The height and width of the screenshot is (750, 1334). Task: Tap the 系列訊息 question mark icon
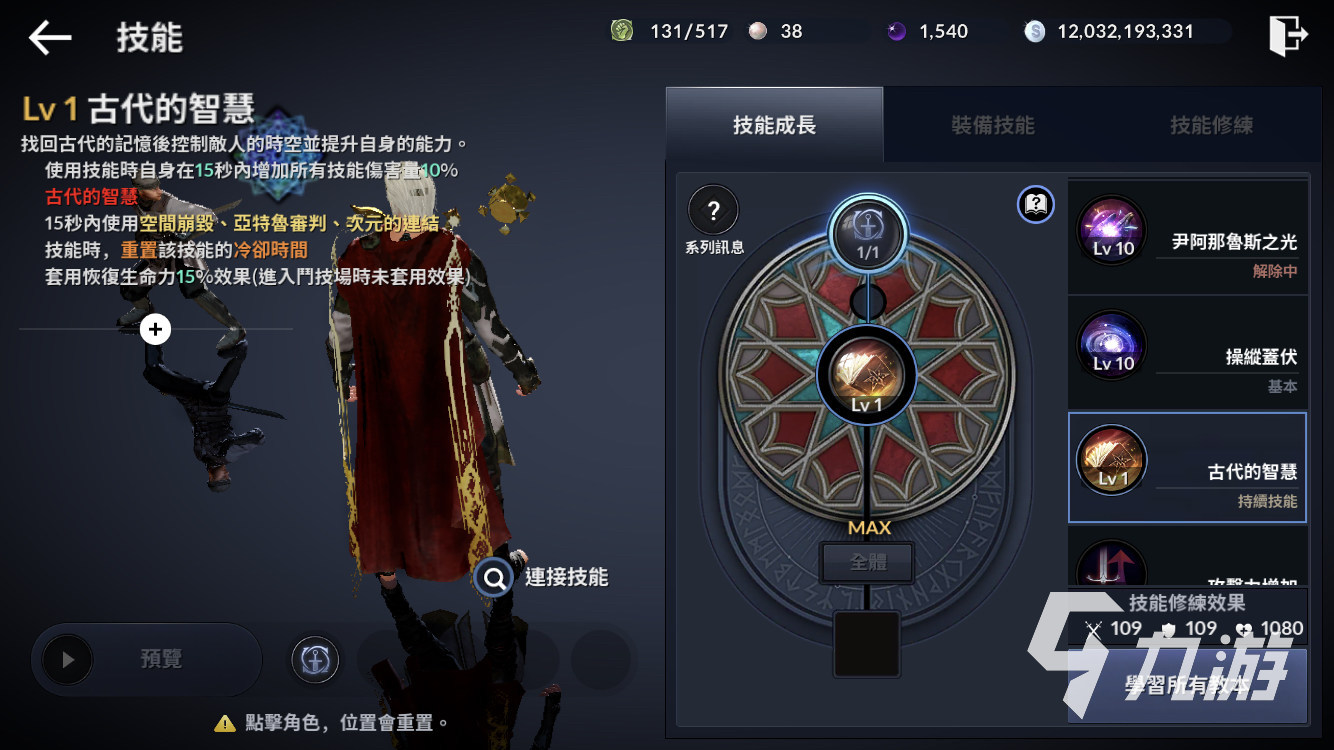pyautogui.click(x=713, y=209)
